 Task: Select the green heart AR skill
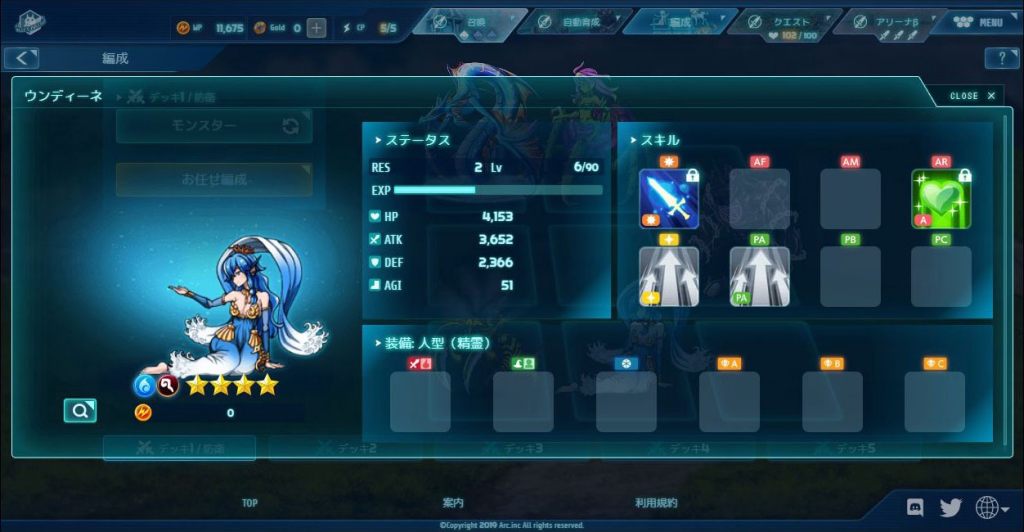(x=941, y=198)
